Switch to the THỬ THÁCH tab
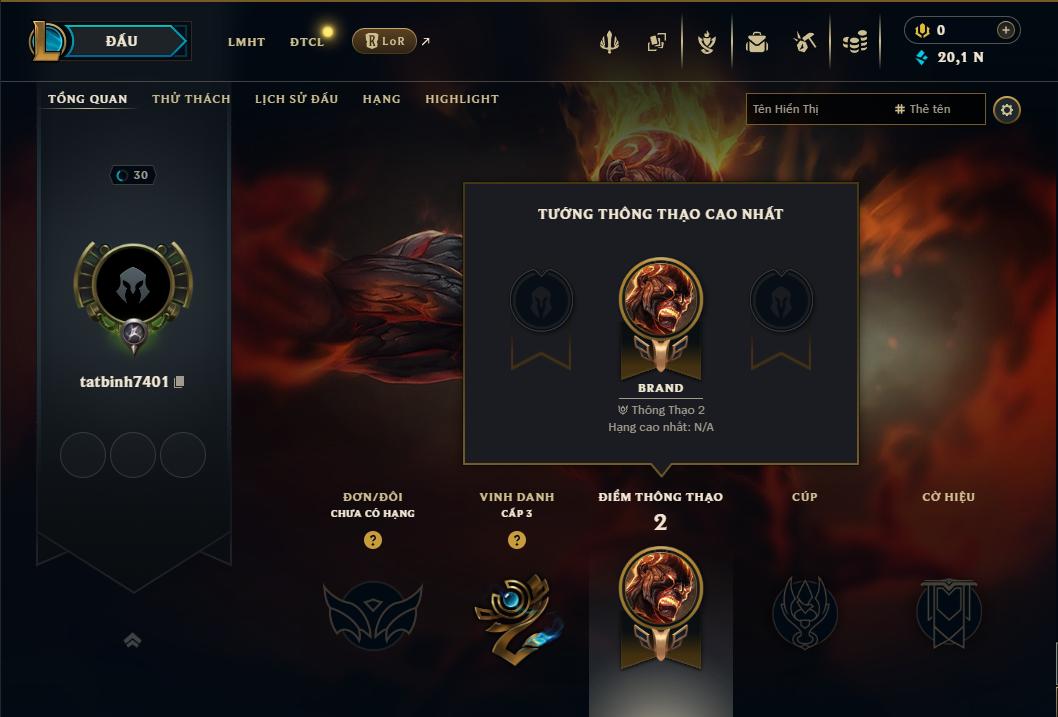 [191, 99]
